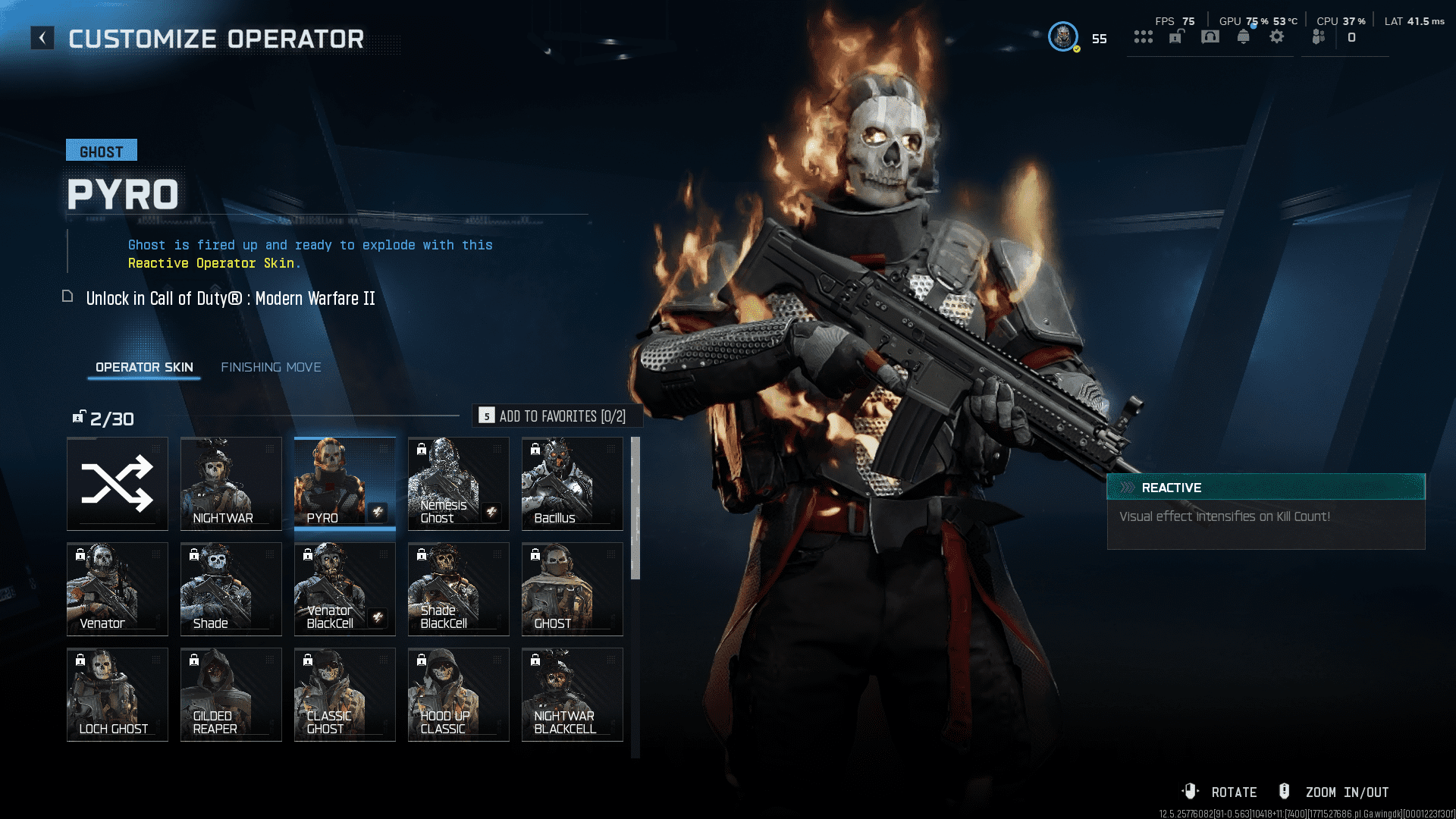Select the locked Venator skin
Screen dimensions: 1456x819
118,589
